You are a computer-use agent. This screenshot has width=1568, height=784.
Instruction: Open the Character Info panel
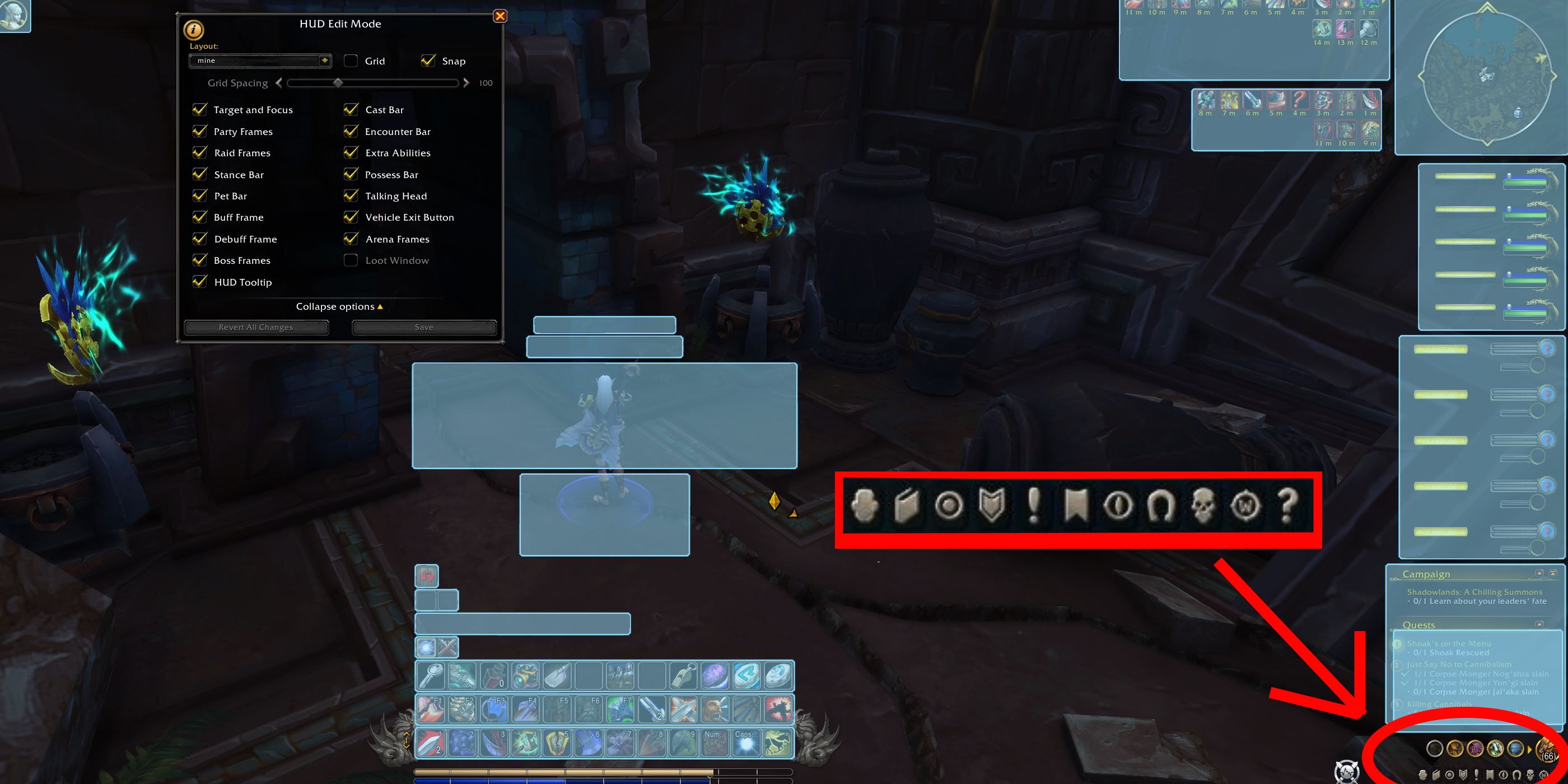click(865, 506)
